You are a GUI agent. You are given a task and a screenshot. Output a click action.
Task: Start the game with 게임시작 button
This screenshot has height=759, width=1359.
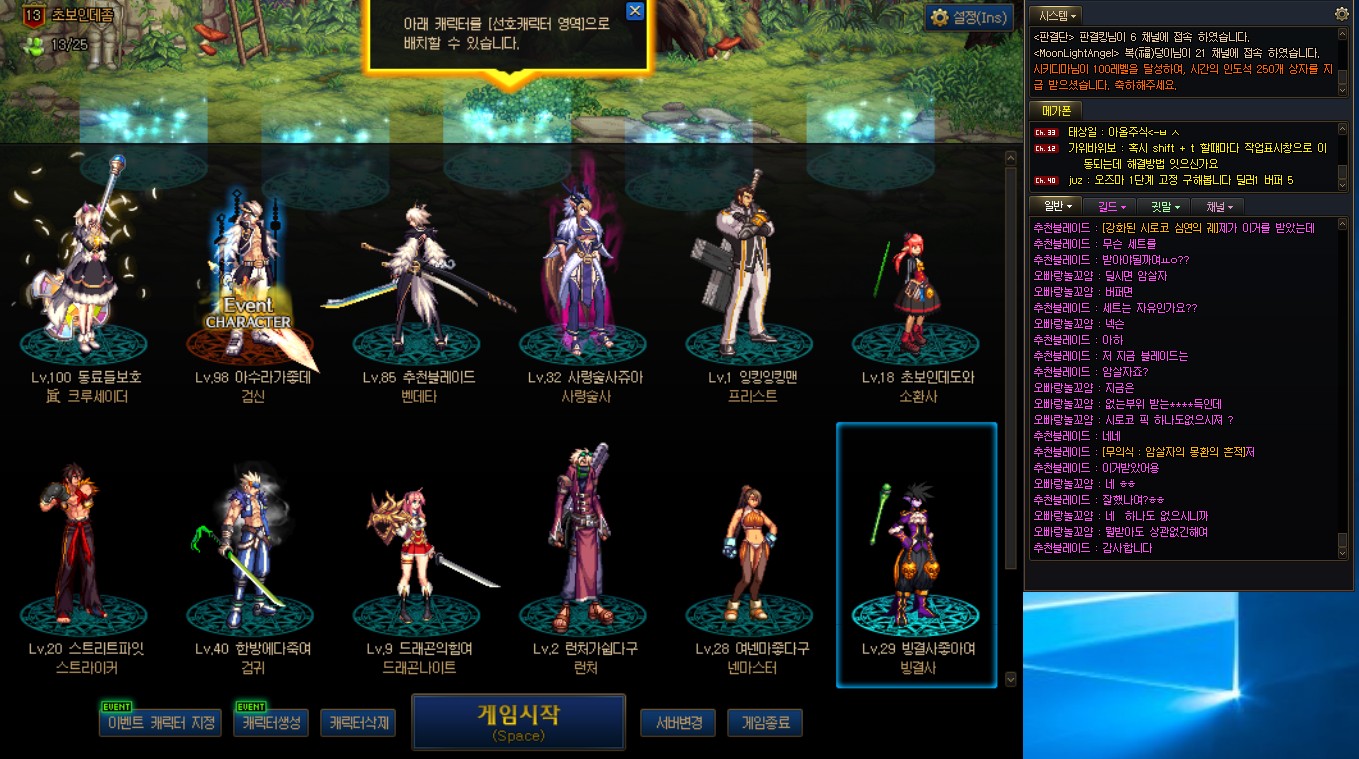click(518, 722)
